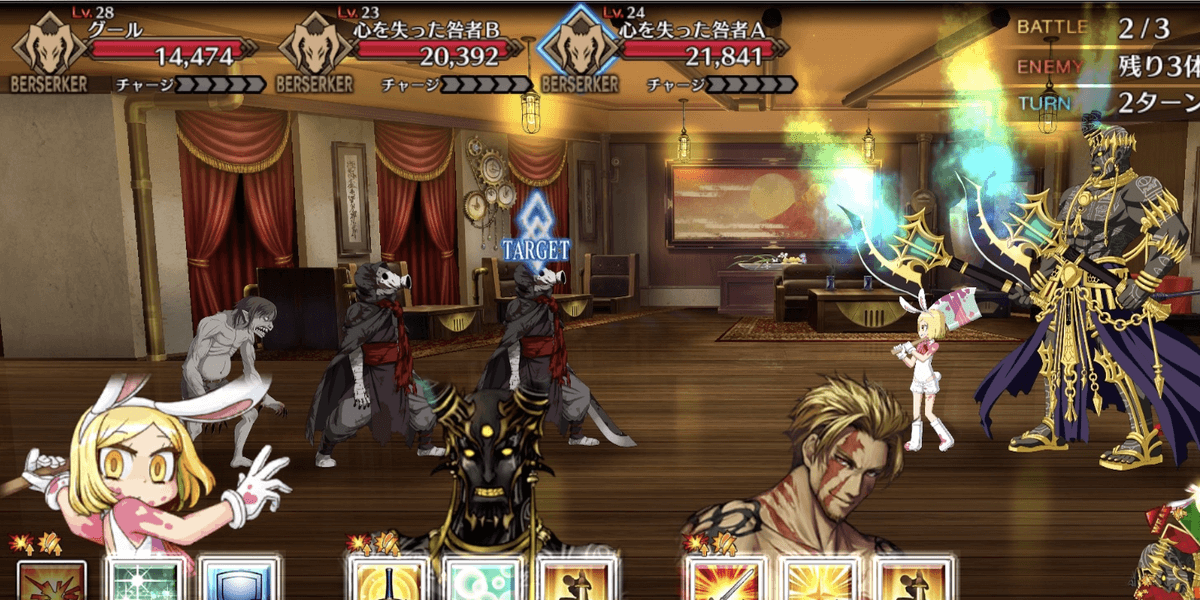This screenshot has height=600, width=1200.
Task: Activate the yellow starburst skill
Action: [817, 582]
